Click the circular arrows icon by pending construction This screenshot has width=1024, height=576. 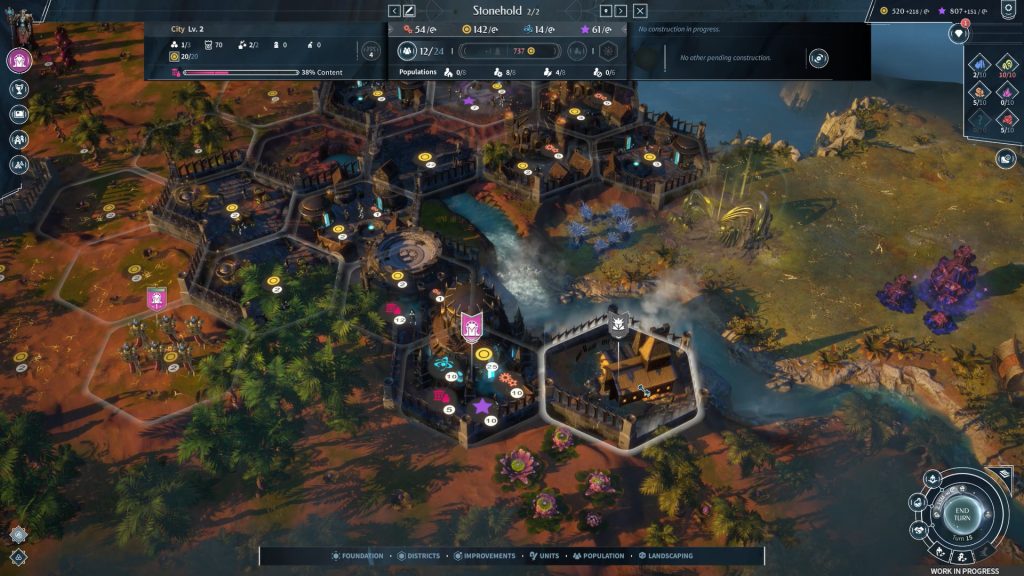coord(819,58)
